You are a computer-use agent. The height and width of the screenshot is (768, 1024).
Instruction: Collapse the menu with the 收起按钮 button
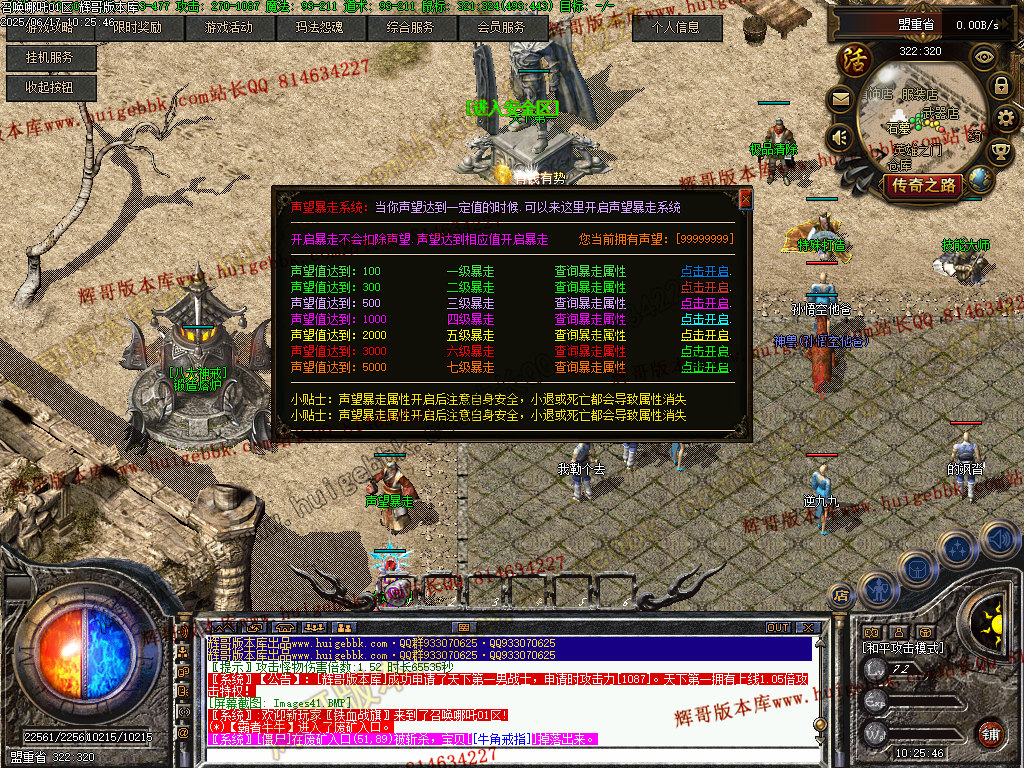(49, 88)
